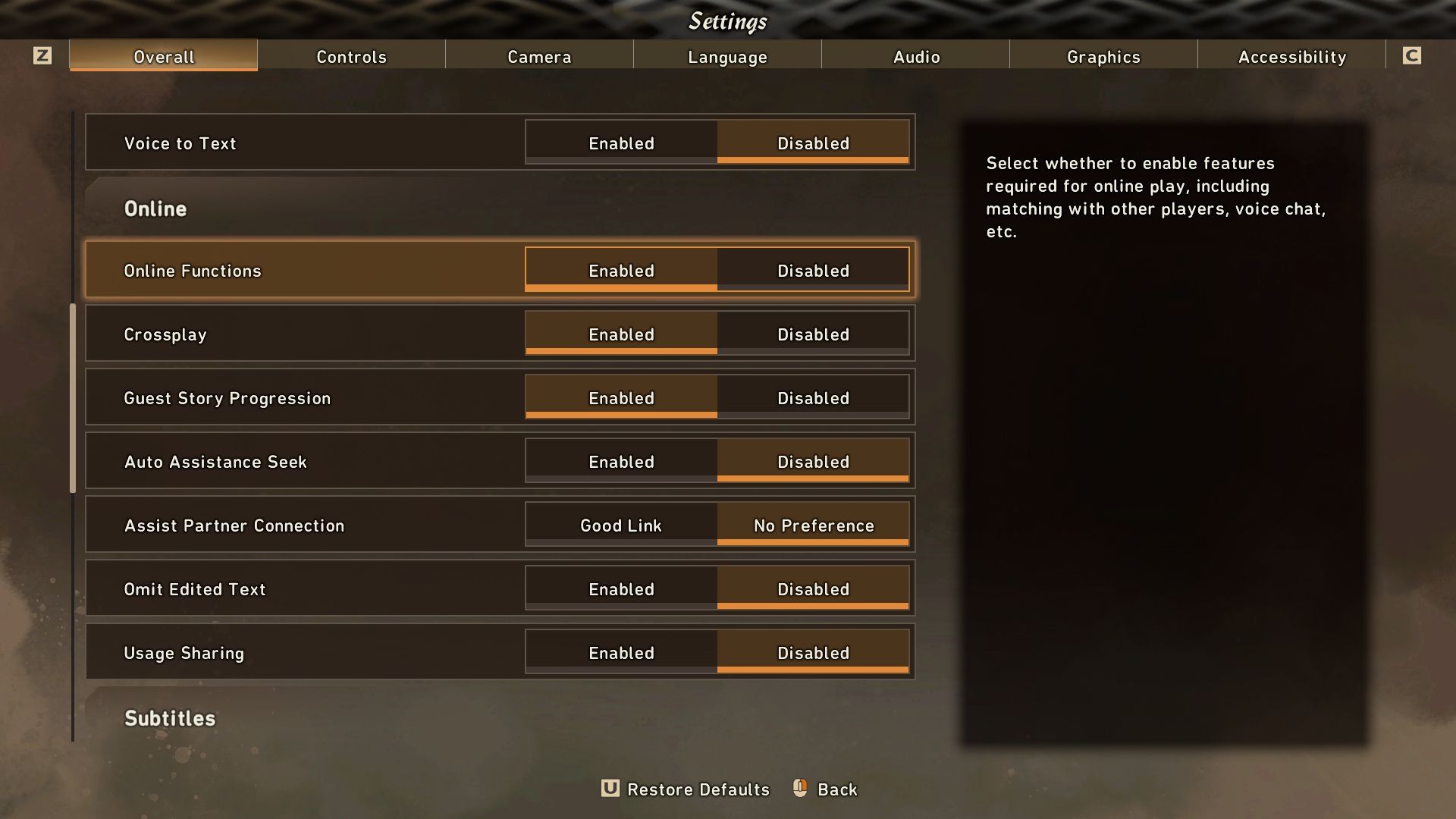Click the Back option
Image resolution: width=1456 pixels, height=819 pixels.
click(836, 789)
